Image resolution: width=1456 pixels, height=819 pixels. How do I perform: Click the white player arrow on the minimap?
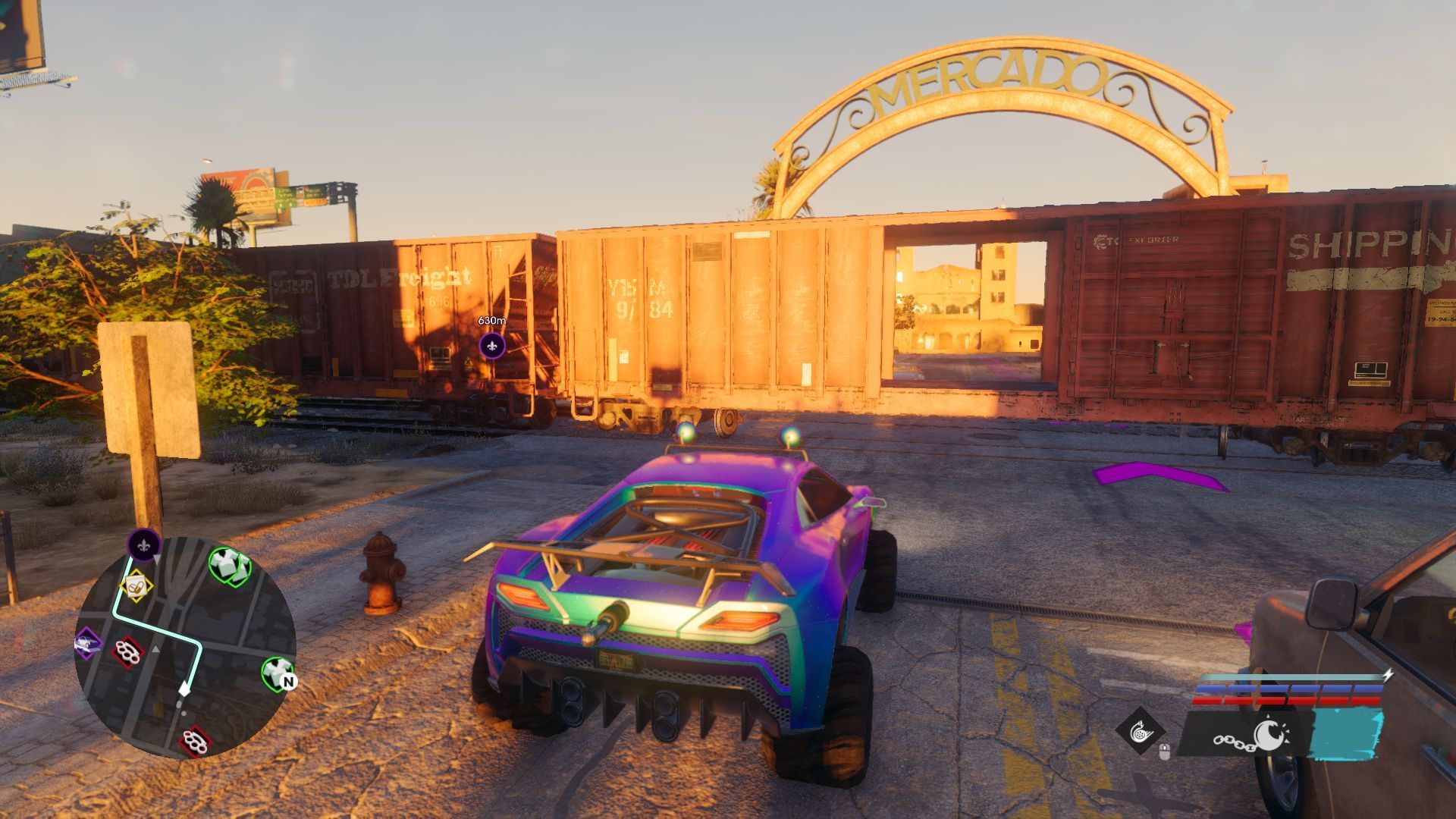coord(184,689)
